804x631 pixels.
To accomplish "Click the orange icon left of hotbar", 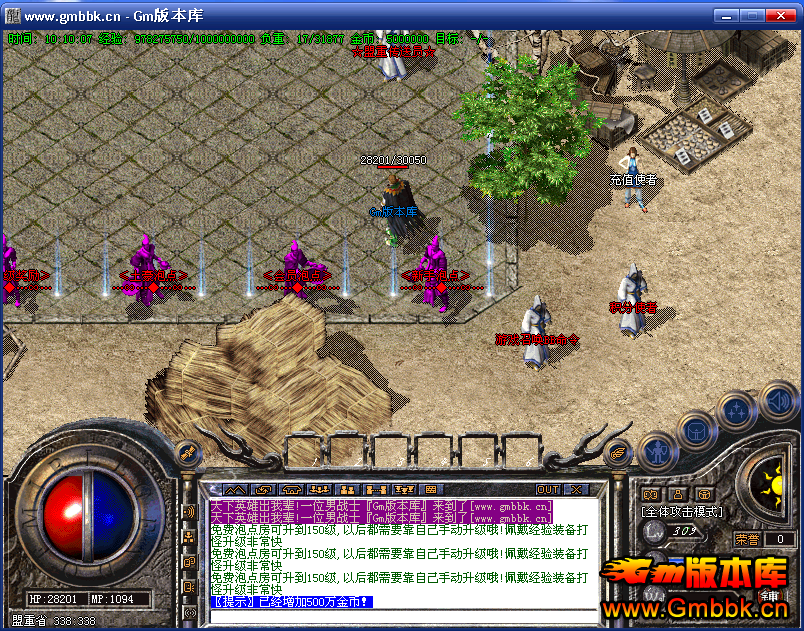I will point(186,451).
